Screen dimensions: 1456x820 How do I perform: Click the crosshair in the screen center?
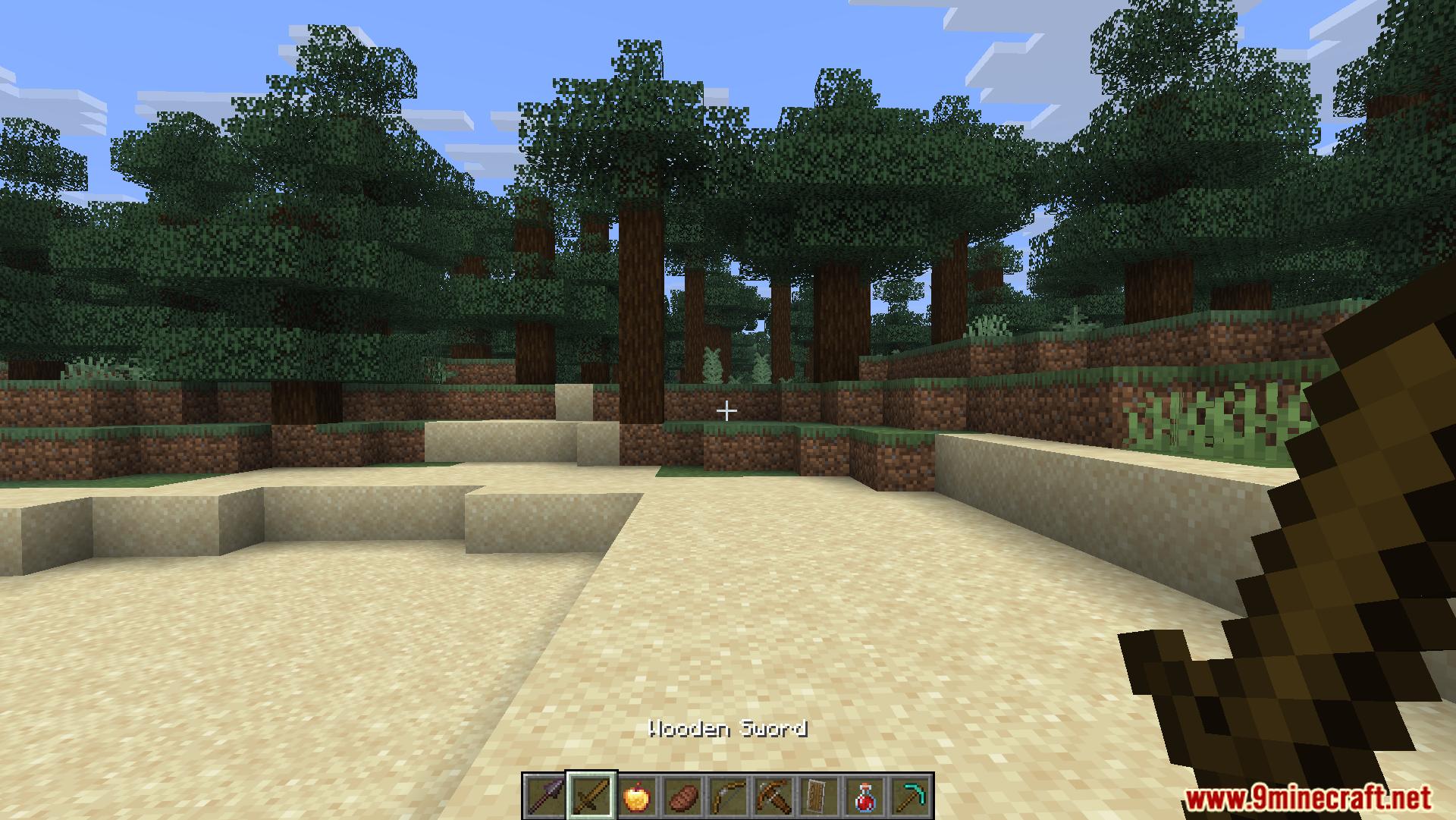pos(727,410)
